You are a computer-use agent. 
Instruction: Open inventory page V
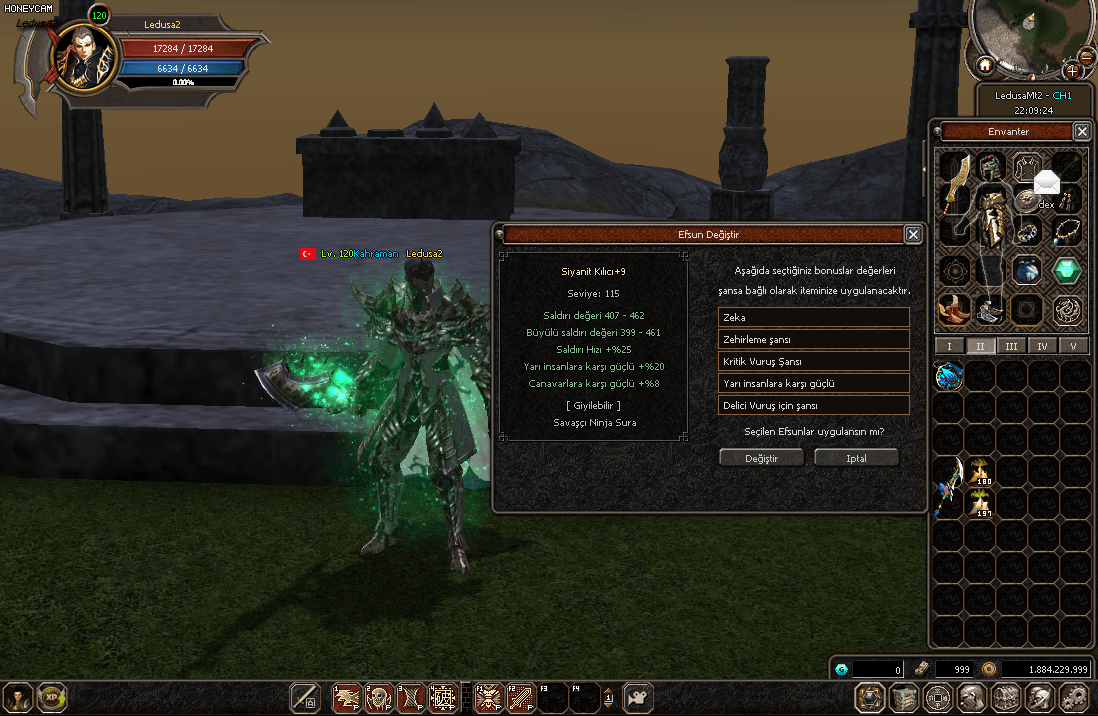pyautogui.click(x=1074, y=346)
